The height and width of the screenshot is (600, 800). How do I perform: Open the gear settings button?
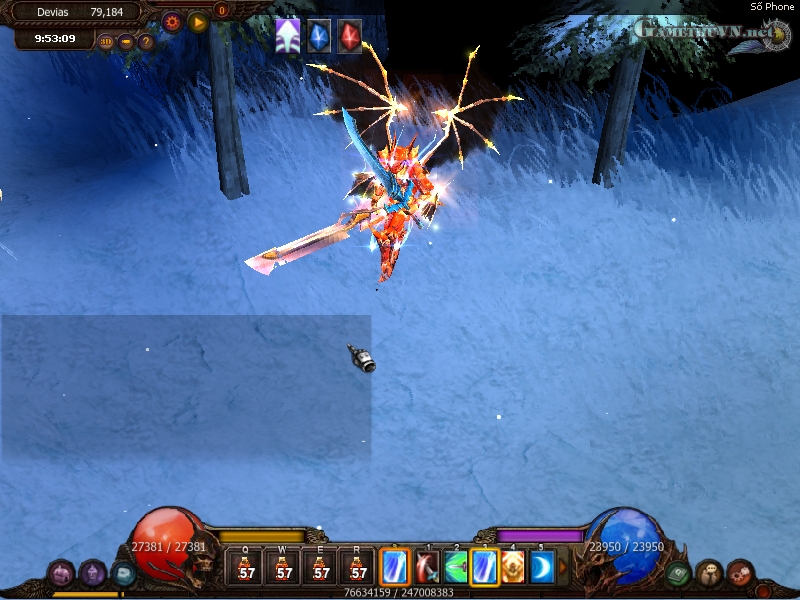point(172,20)
